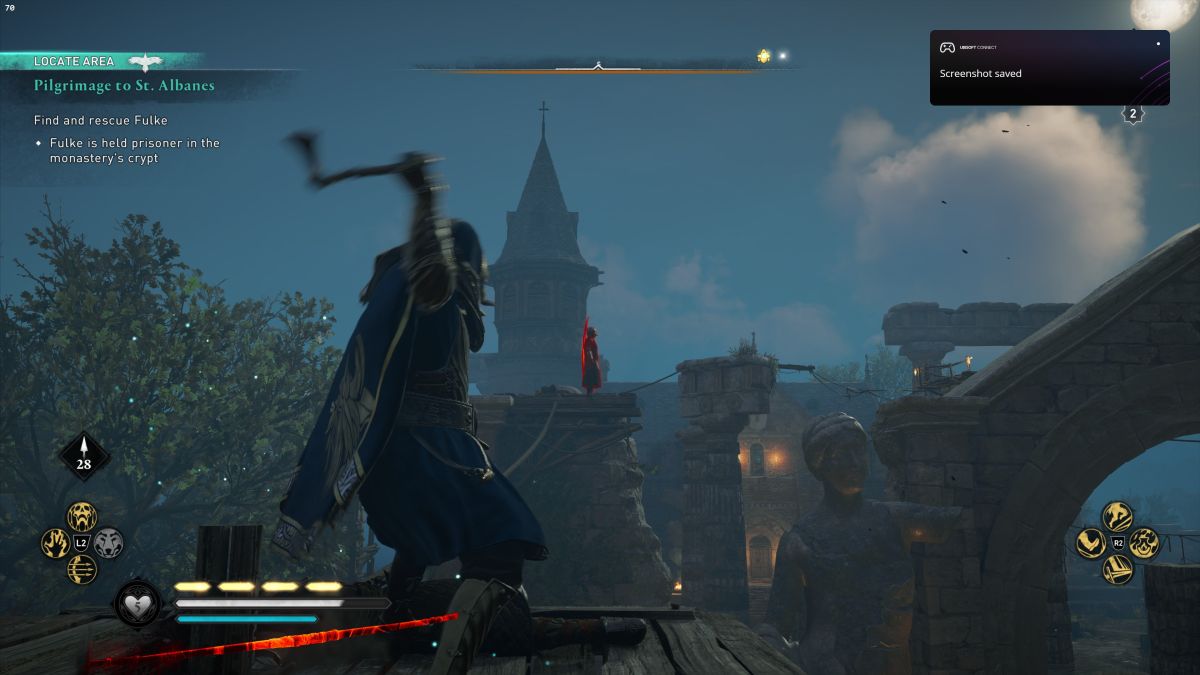Activate the leaping figure melee ability
Screen dimensions: 1200x675
pos(1117,517)
